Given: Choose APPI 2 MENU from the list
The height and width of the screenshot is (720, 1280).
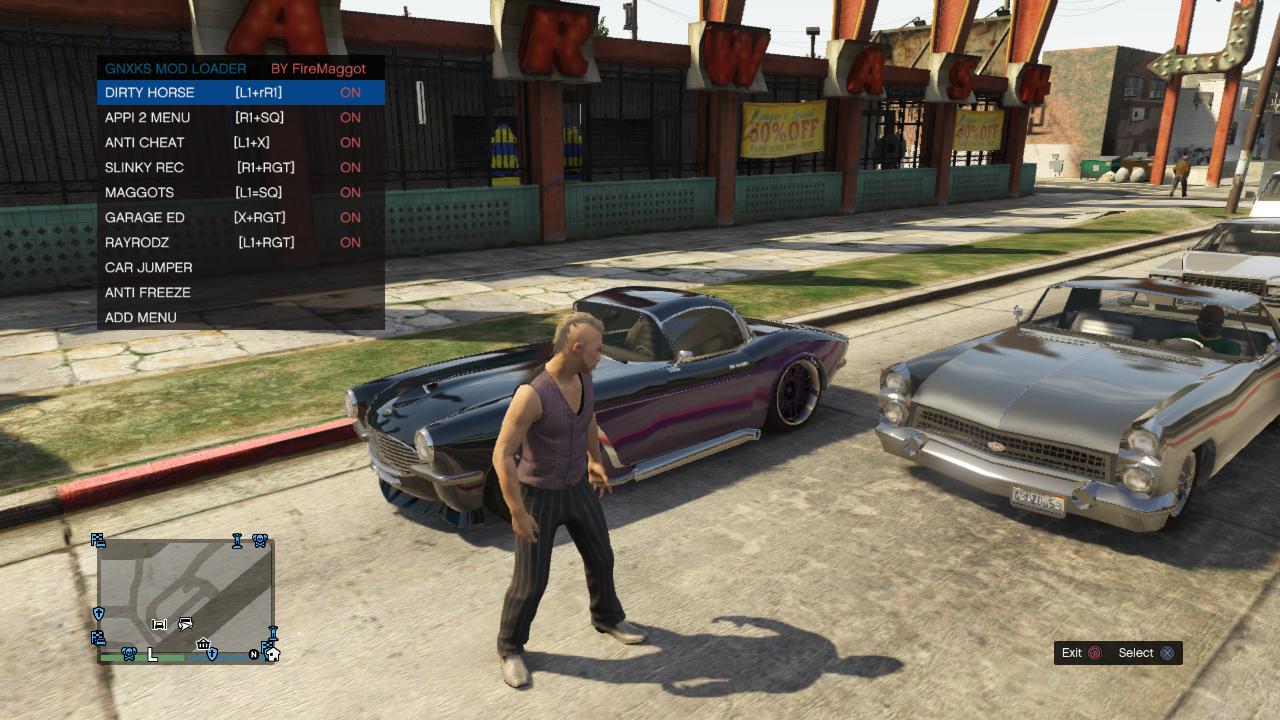Looking at the screenshot, I should pyautogui.click(x=148, y=118).
